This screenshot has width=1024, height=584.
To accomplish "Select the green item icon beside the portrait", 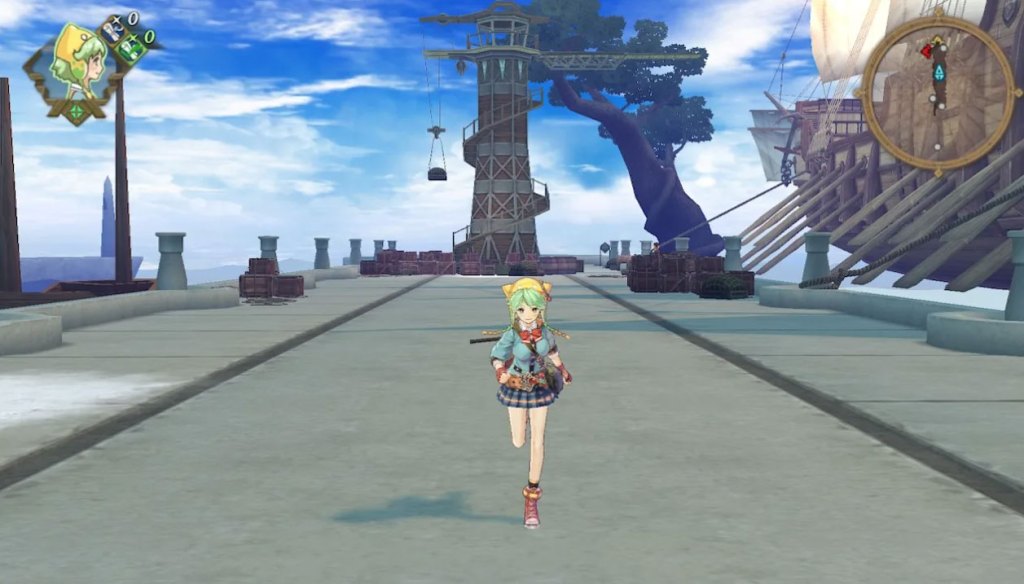I will [x=130, y=47].
